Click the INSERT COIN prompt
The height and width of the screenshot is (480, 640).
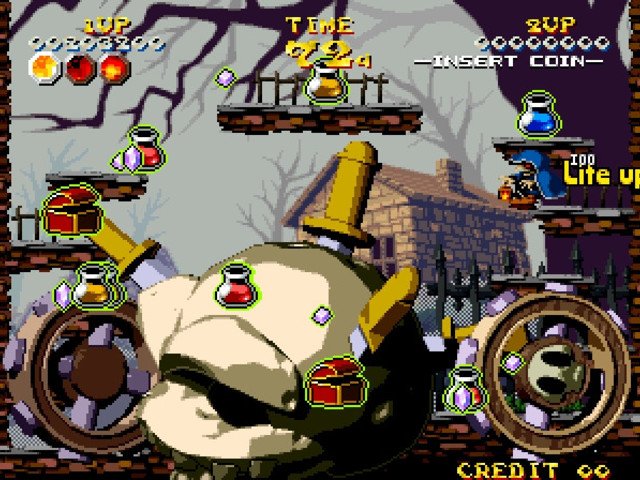tap(510, 61)
